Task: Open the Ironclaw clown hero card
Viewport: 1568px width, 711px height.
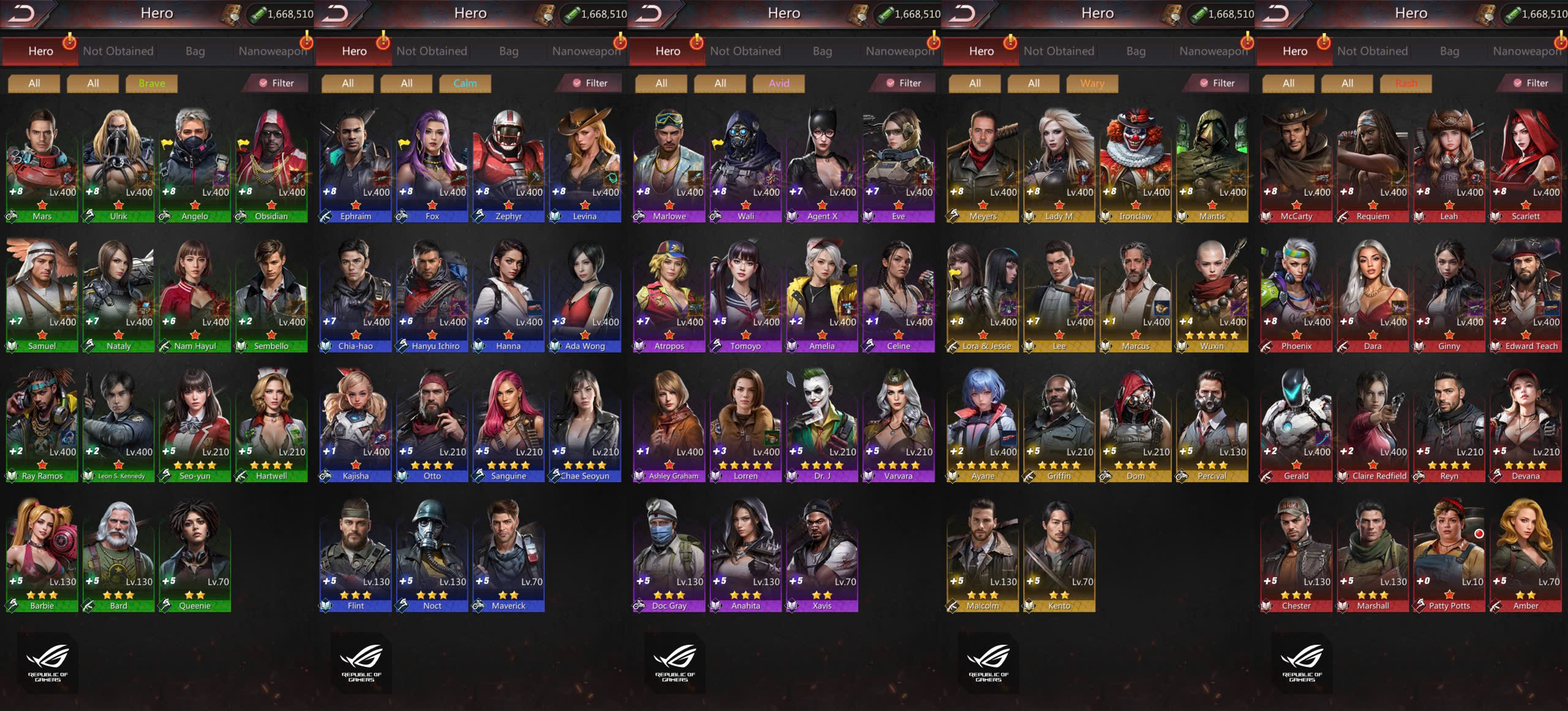Action: tap(1136, 164)
